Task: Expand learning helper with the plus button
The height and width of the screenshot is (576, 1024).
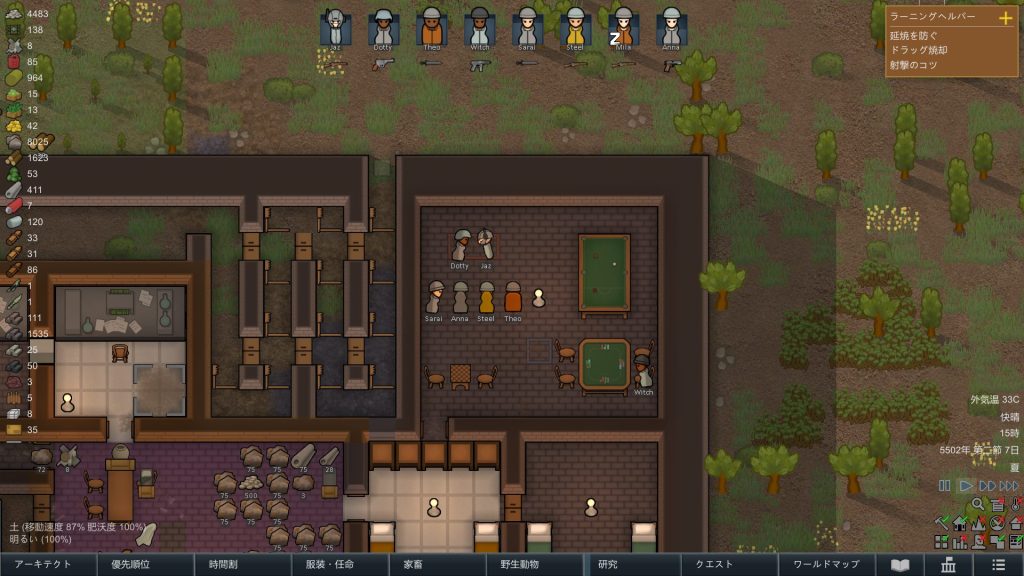Action: [1005, 18]
